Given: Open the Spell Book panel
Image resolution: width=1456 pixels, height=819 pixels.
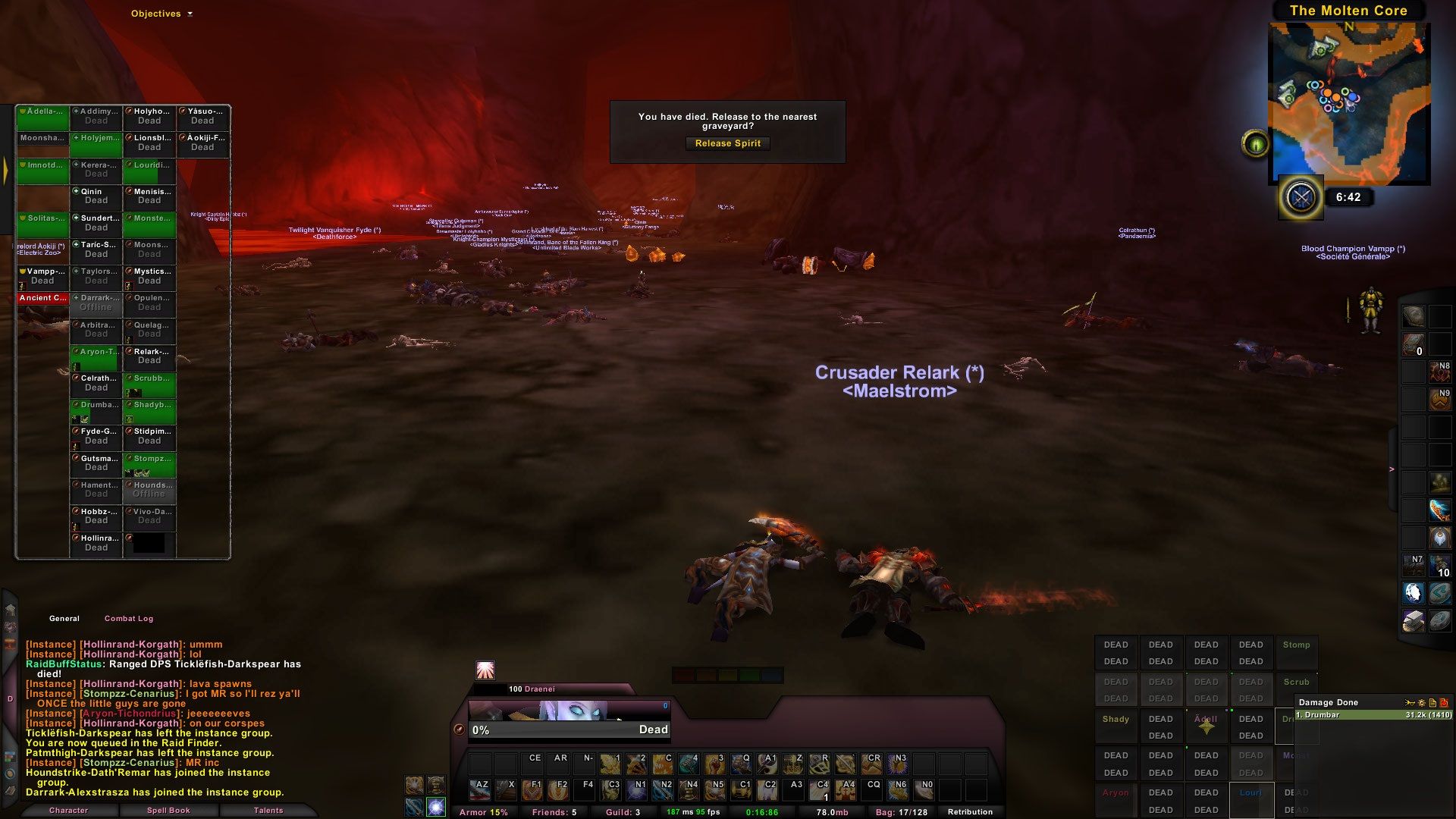Looking at the screenshot, I should point(170,810).
